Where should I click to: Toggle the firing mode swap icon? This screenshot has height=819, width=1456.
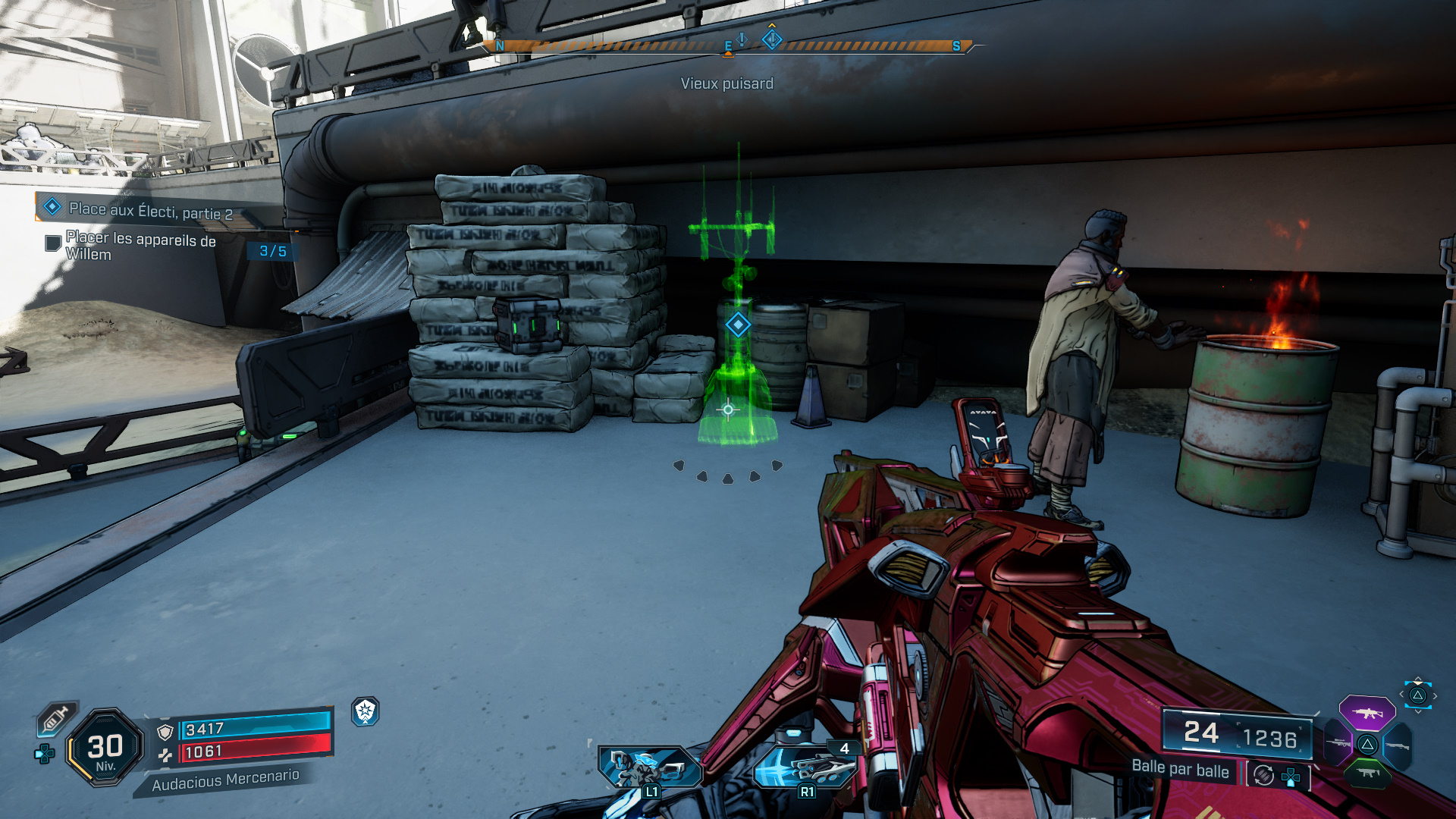tap(1263, 775)
